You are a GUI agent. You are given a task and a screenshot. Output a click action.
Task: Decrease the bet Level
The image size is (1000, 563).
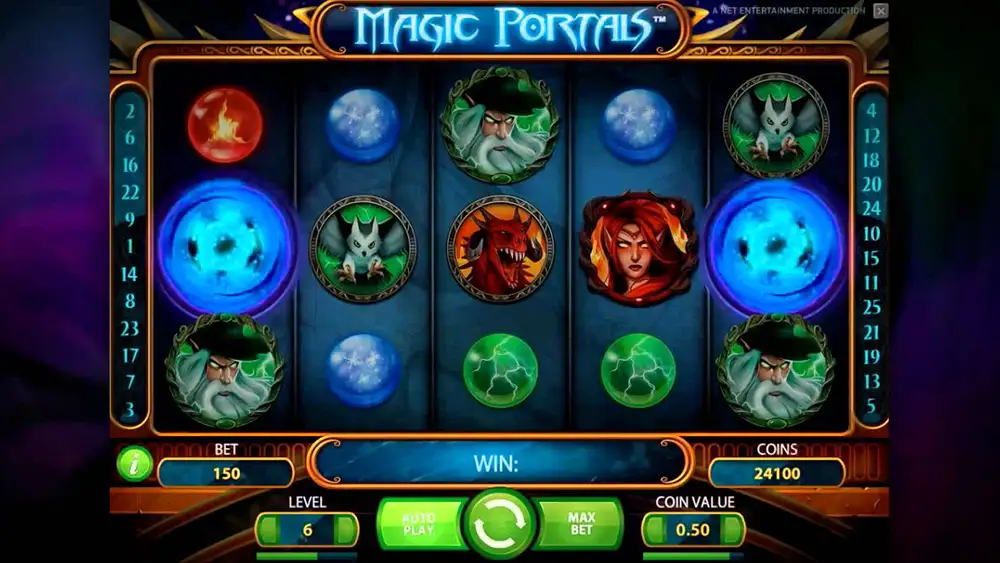coord(267,529)
